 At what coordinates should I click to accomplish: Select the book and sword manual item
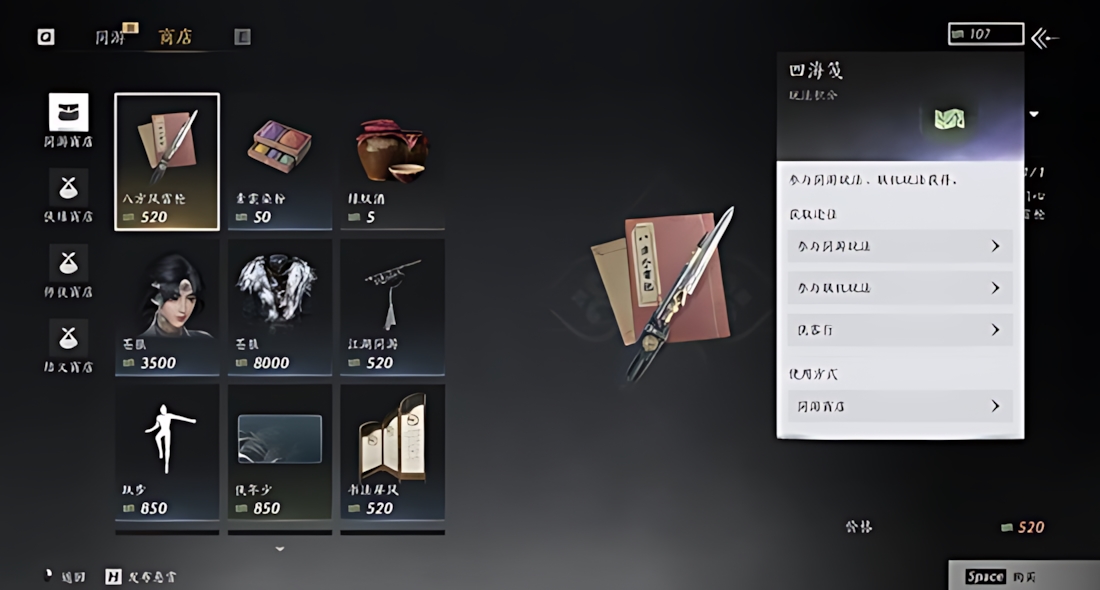(x=167, y=161)
